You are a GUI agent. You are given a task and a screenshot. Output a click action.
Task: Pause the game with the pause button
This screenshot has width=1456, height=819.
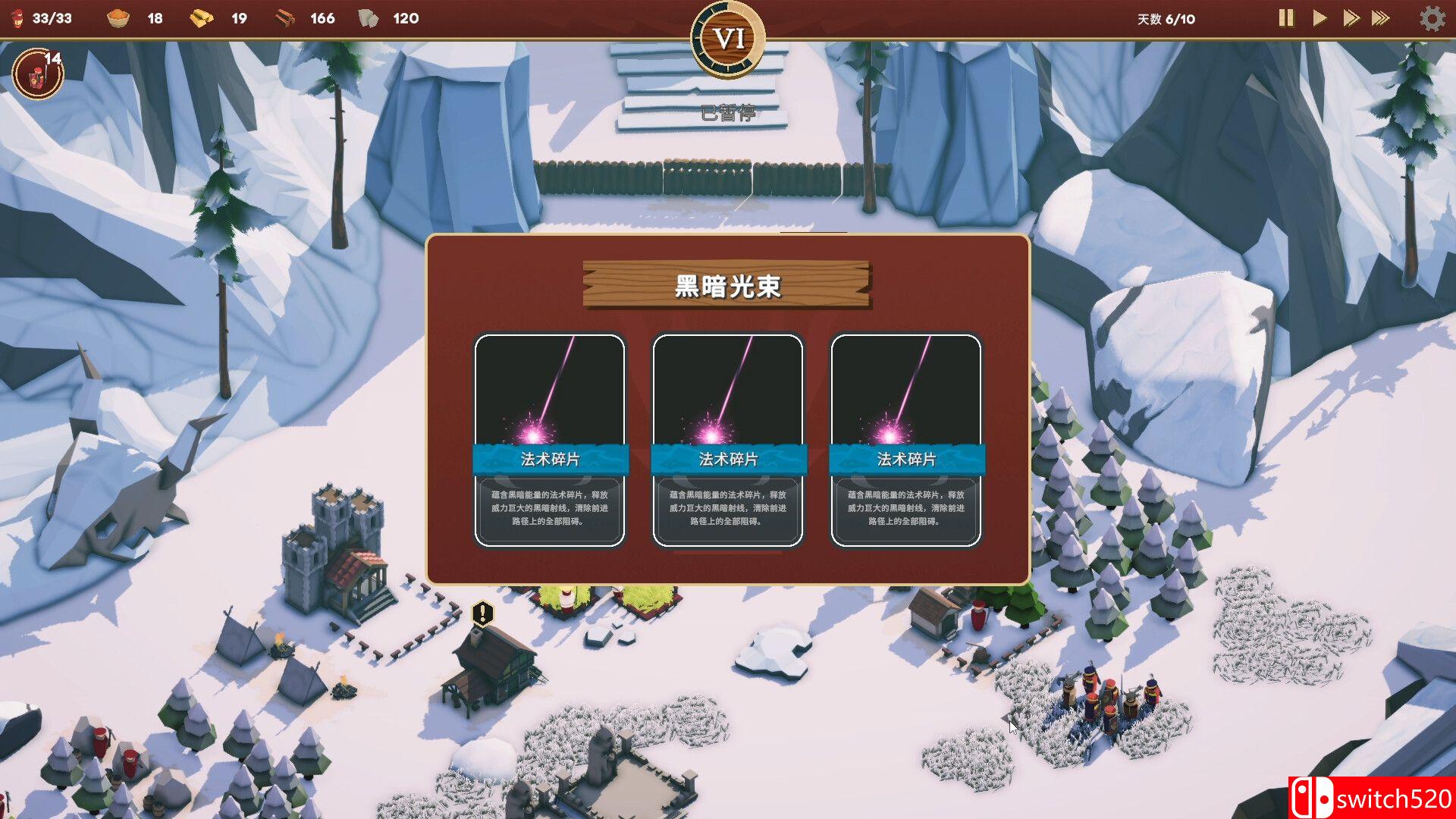click(1286, 18)
